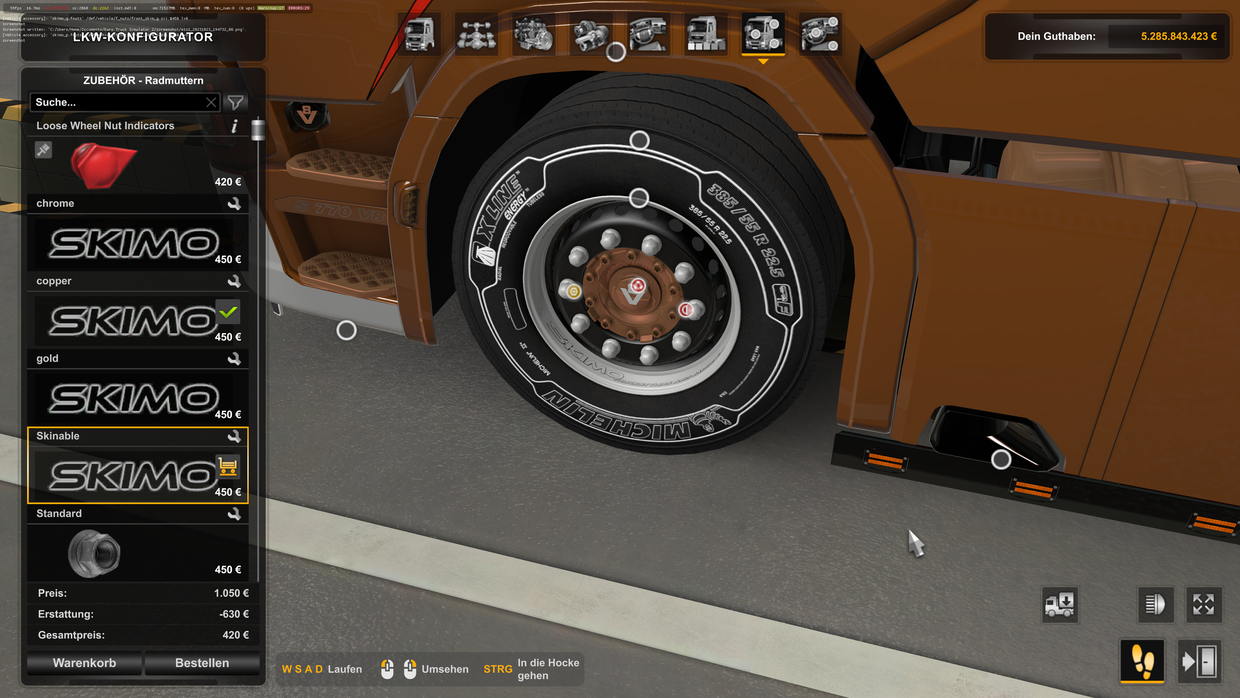
Task: Toggle the headlight icon button
Action: pos(1155,604)
